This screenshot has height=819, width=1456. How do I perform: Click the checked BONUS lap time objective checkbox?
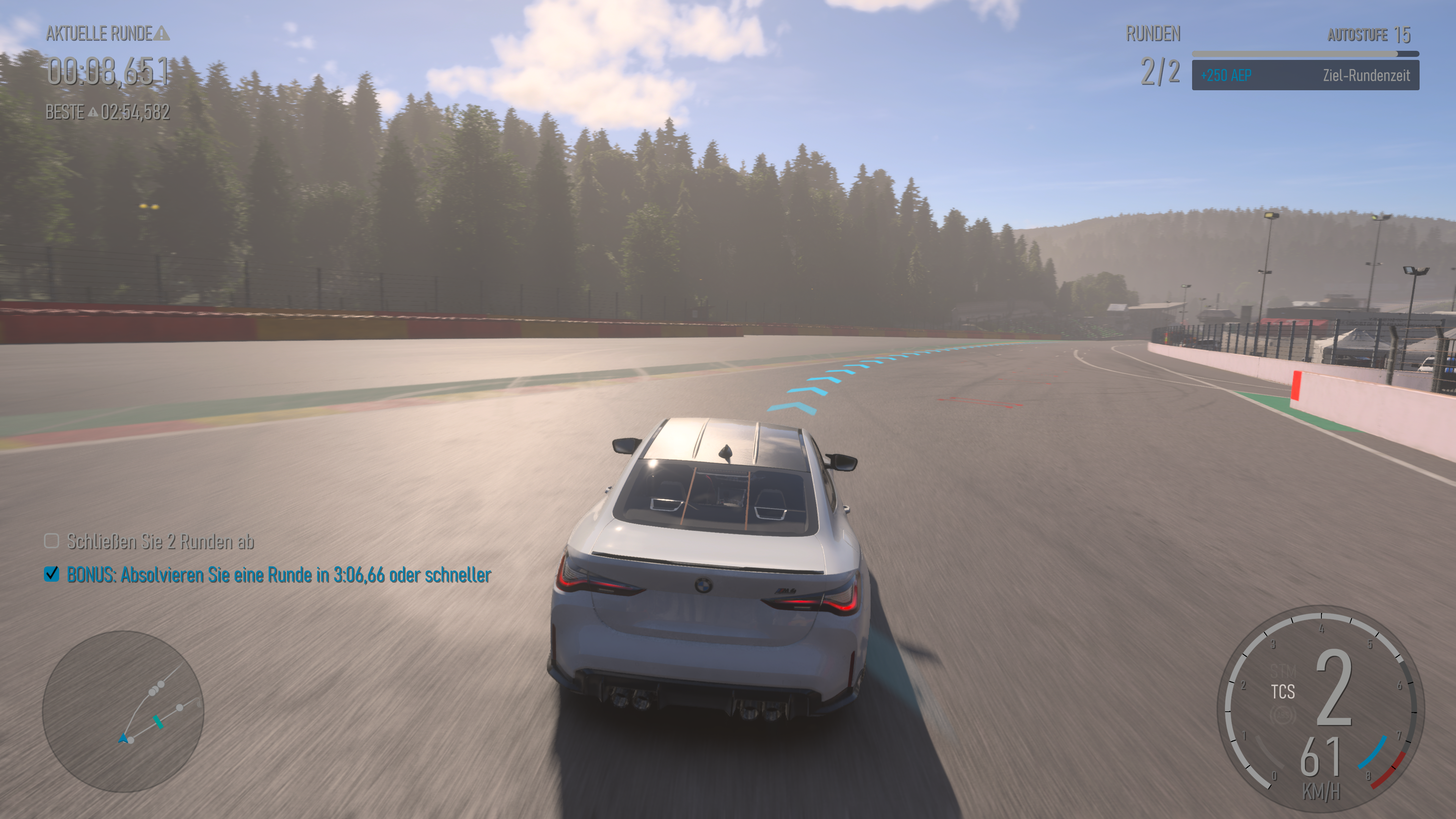point(52,574)
